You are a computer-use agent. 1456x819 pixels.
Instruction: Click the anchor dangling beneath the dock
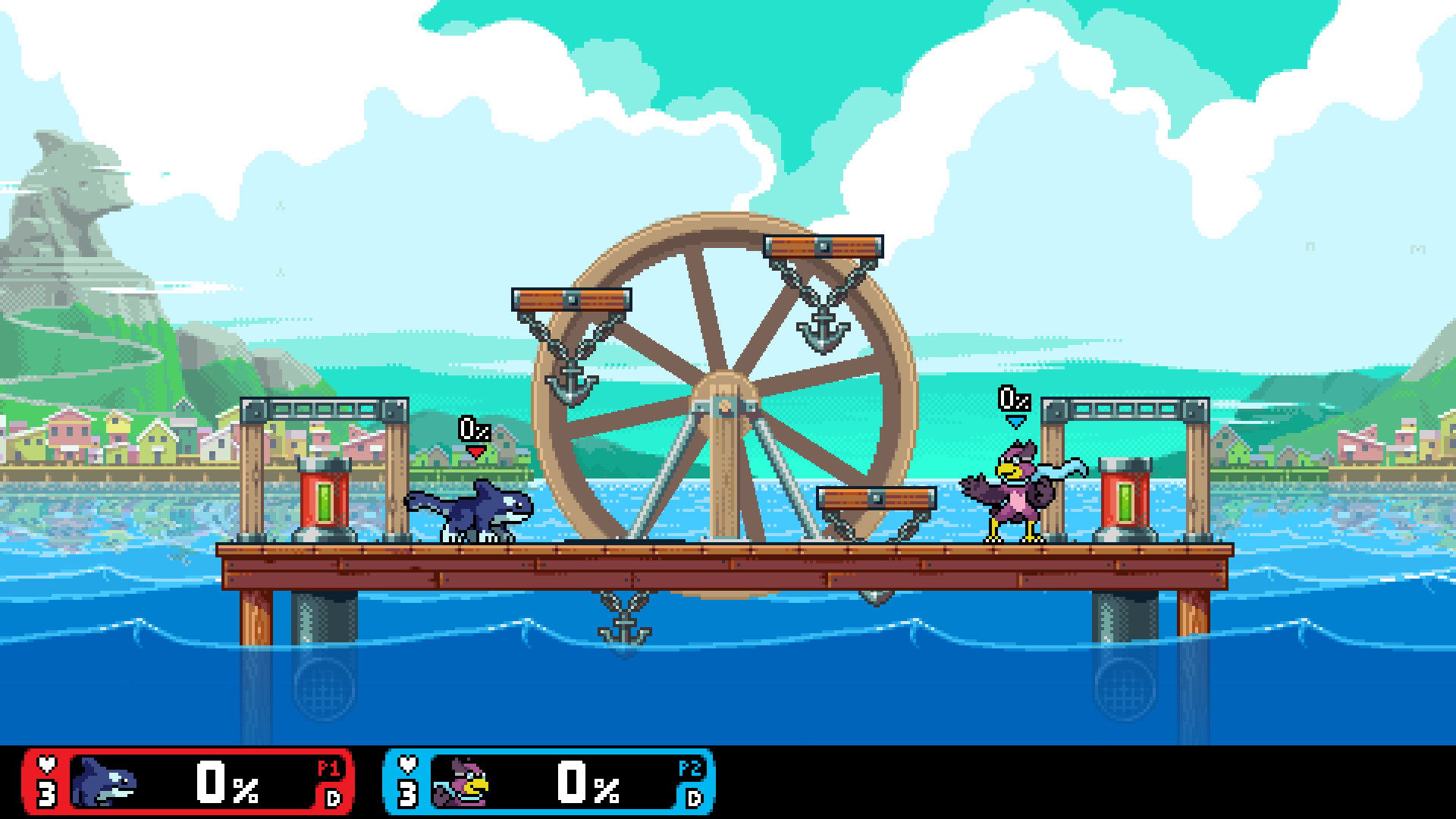(x=623, y=629)
